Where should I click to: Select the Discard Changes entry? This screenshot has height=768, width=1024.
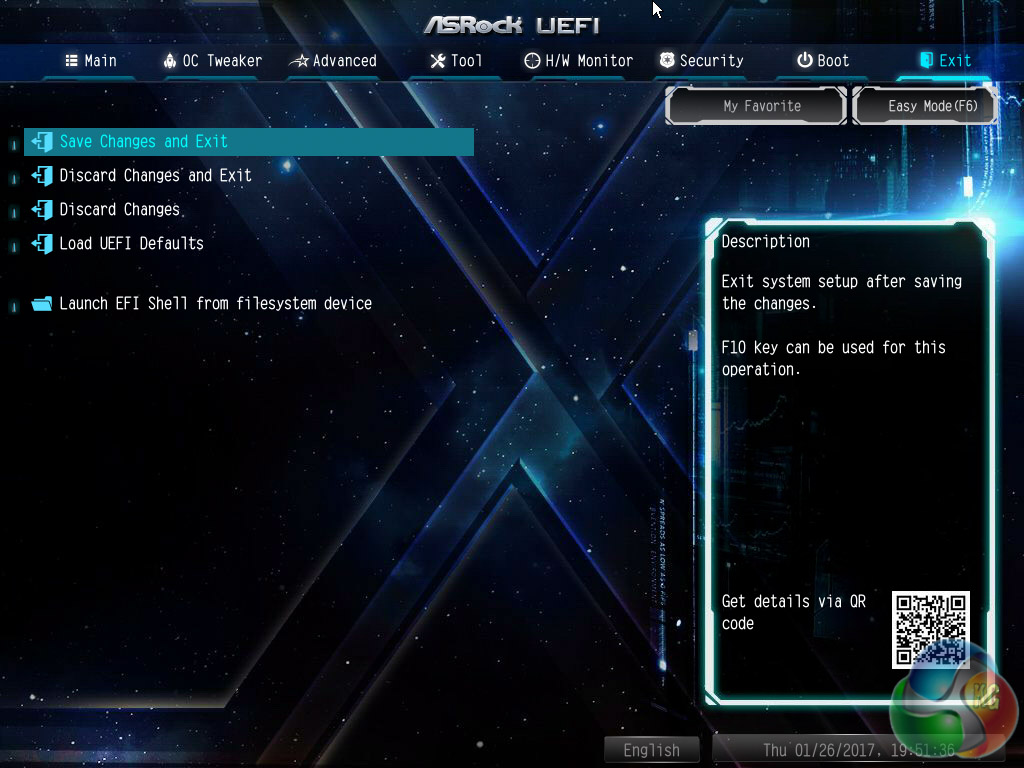click(x=119, y=209)
